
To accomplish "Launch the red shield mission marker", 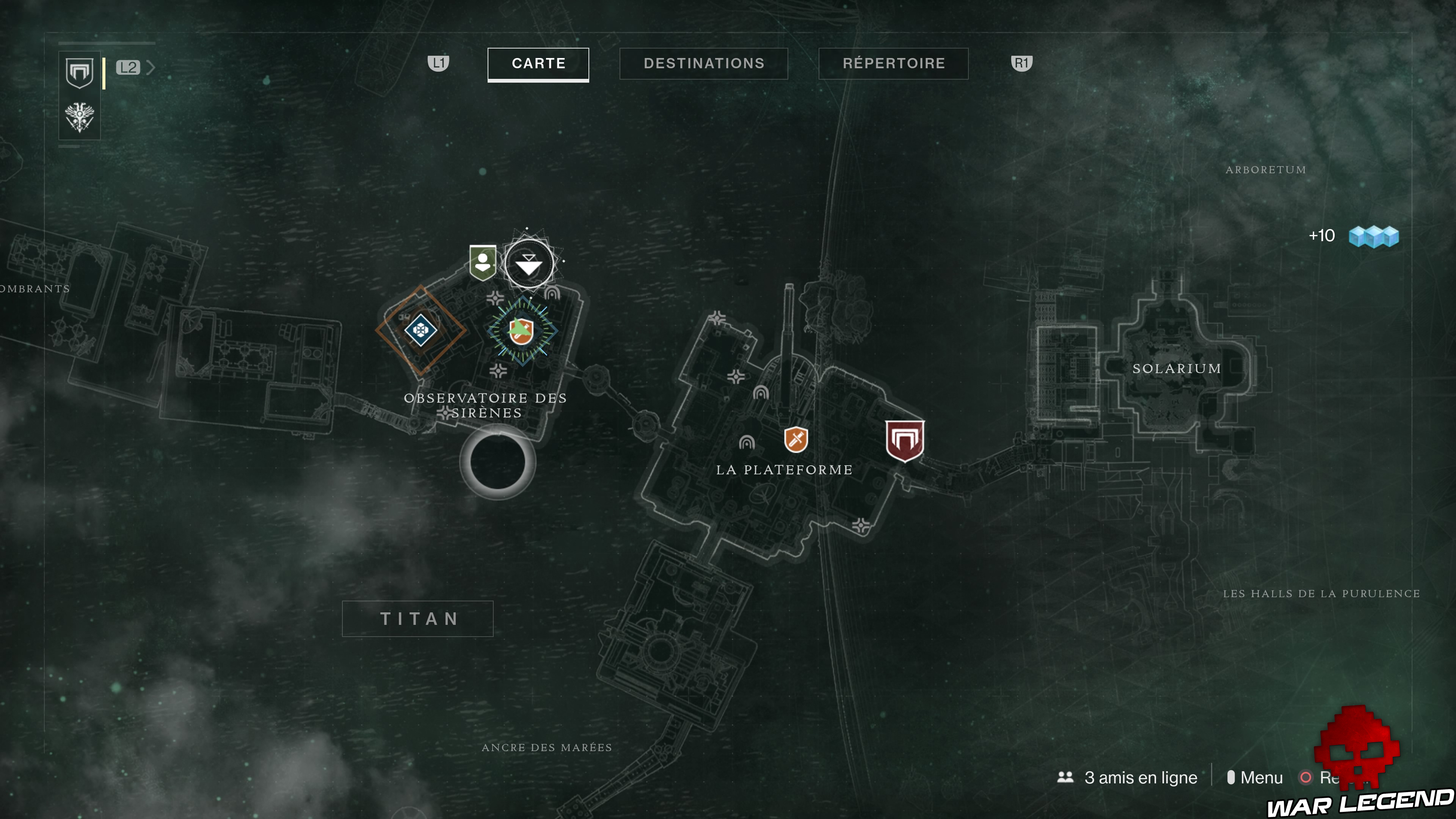I will pyautogui.click(x=904, y=441).
